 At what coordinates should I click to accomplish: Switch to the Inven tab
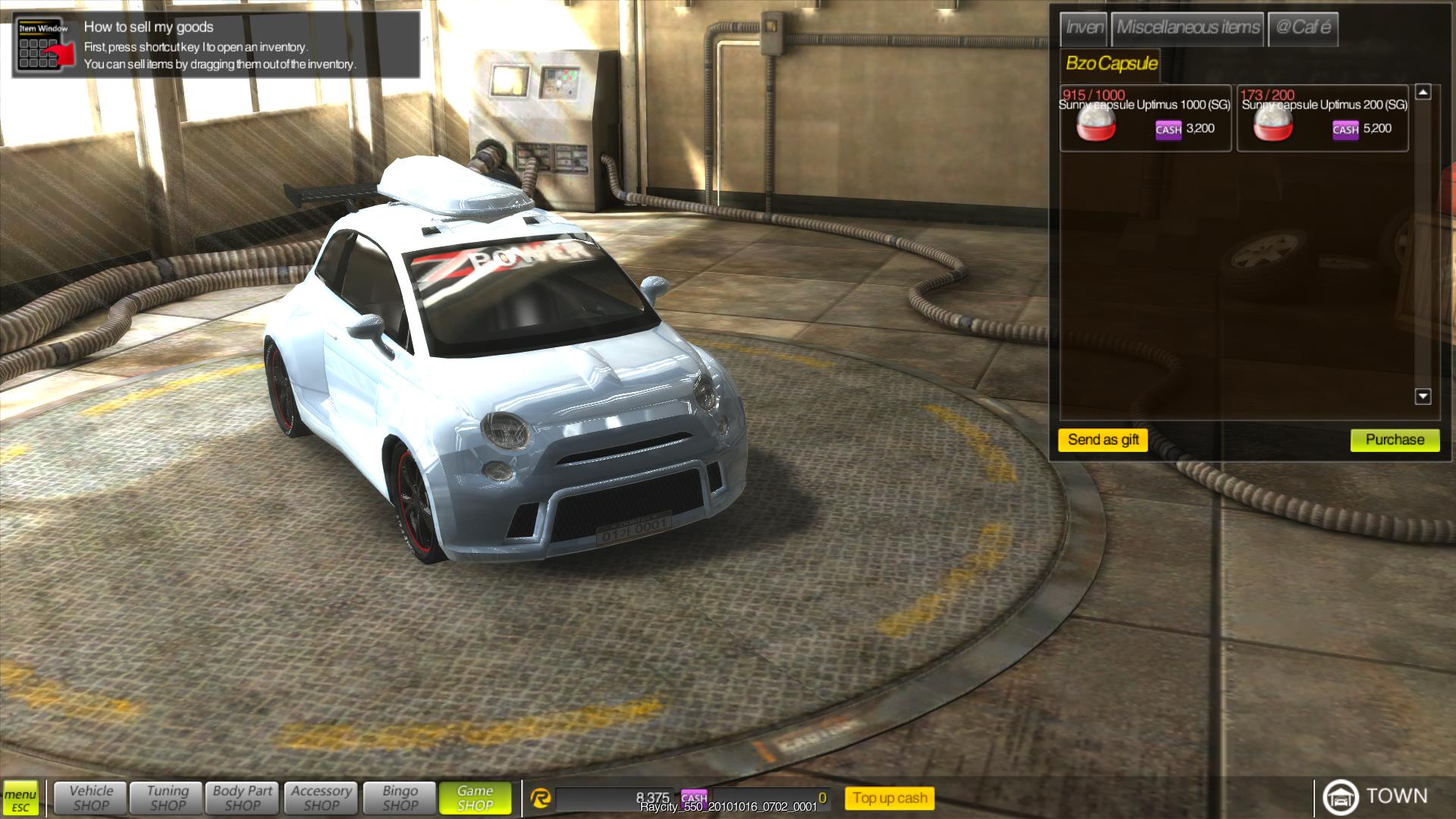point(1084,29)
